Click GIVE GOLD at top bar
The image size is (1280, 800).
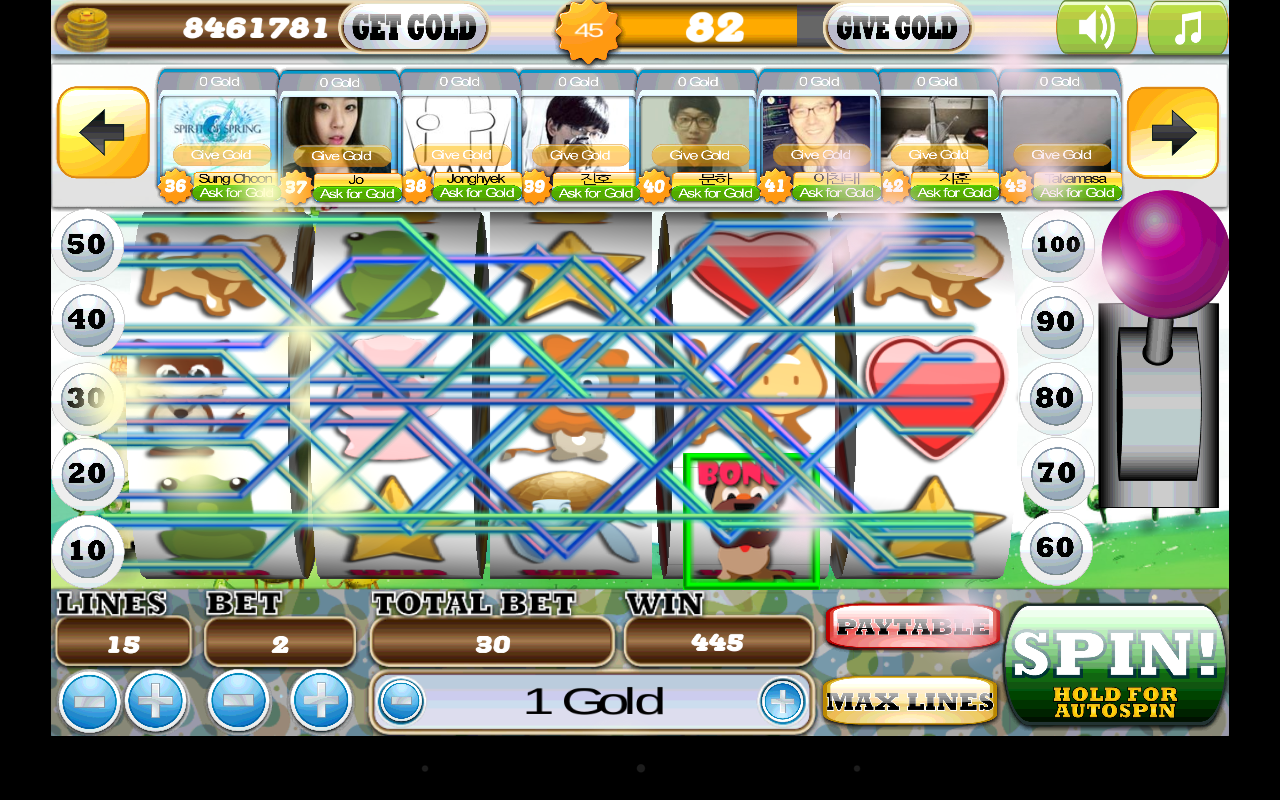point(897,28)
